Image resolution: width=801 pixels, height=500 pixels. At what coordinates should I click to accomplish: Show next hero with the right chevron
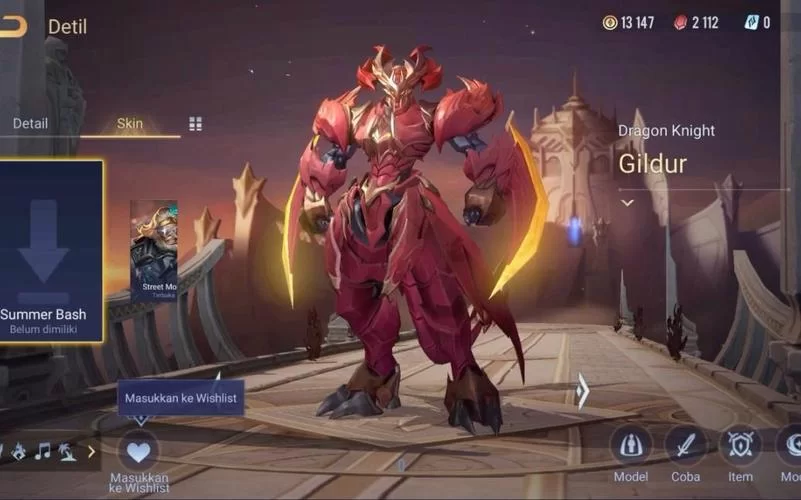tap(582, 391)
